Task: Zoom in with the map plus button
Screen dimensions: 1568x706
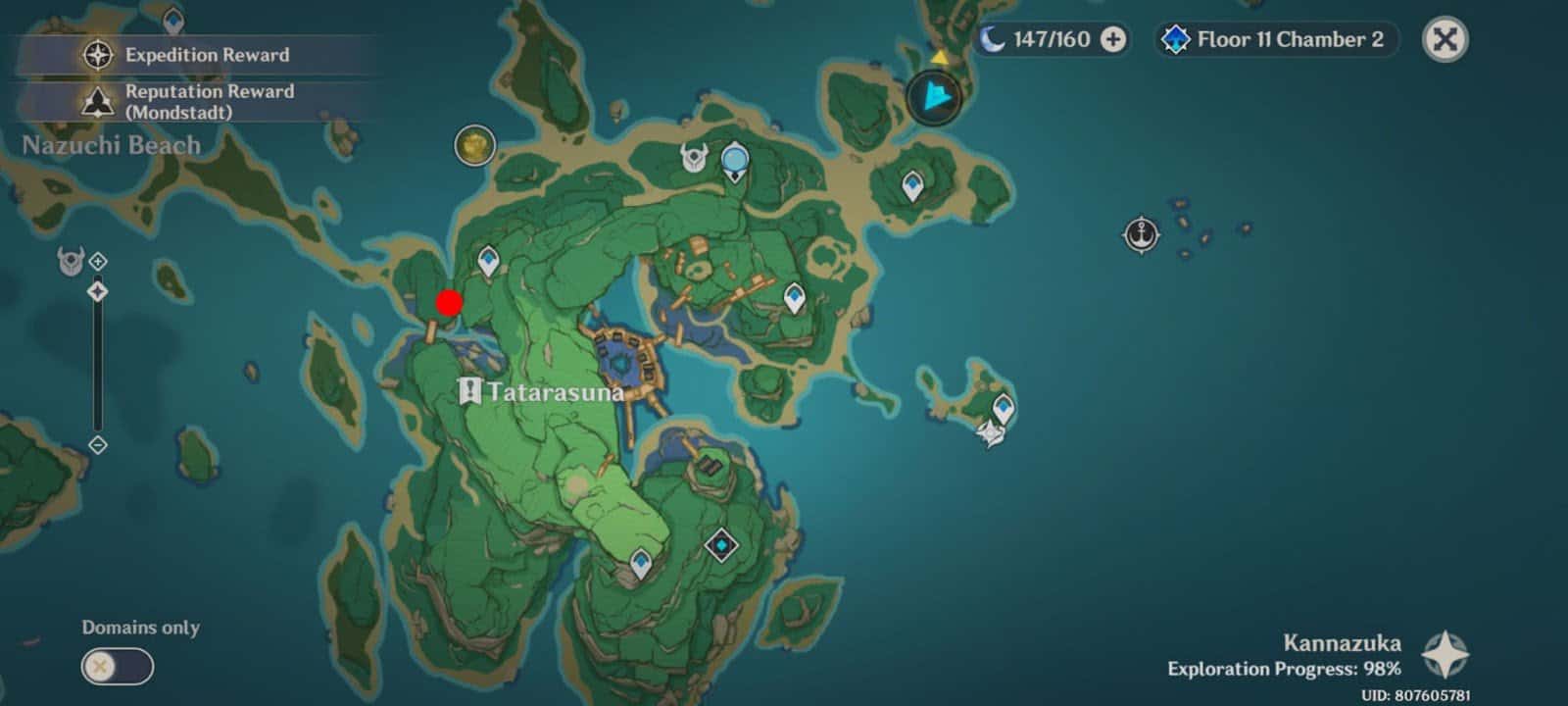Action: tap(98, 262)
